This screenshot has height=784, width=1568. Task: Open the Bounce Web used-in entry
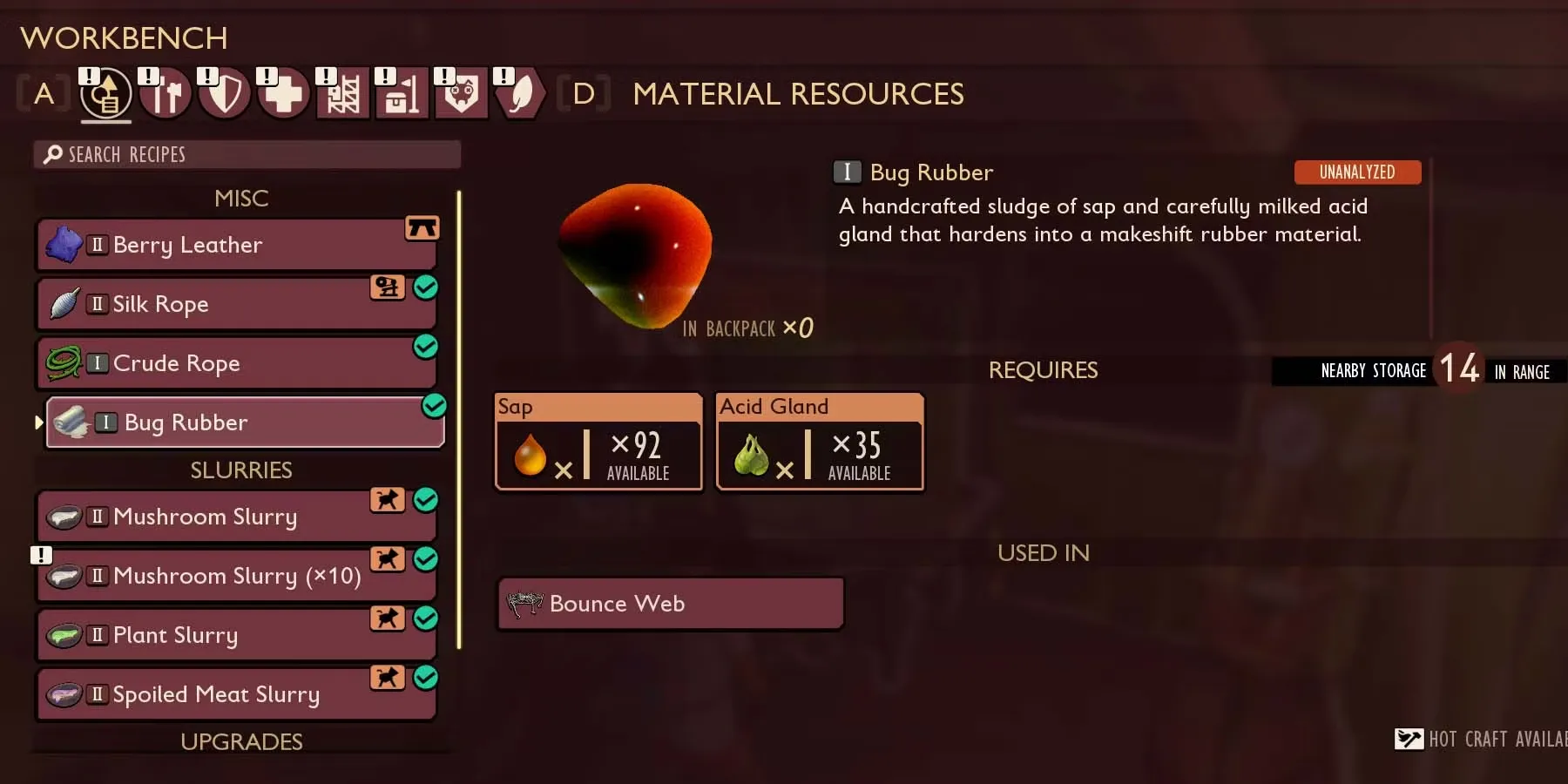click(670, 604)
